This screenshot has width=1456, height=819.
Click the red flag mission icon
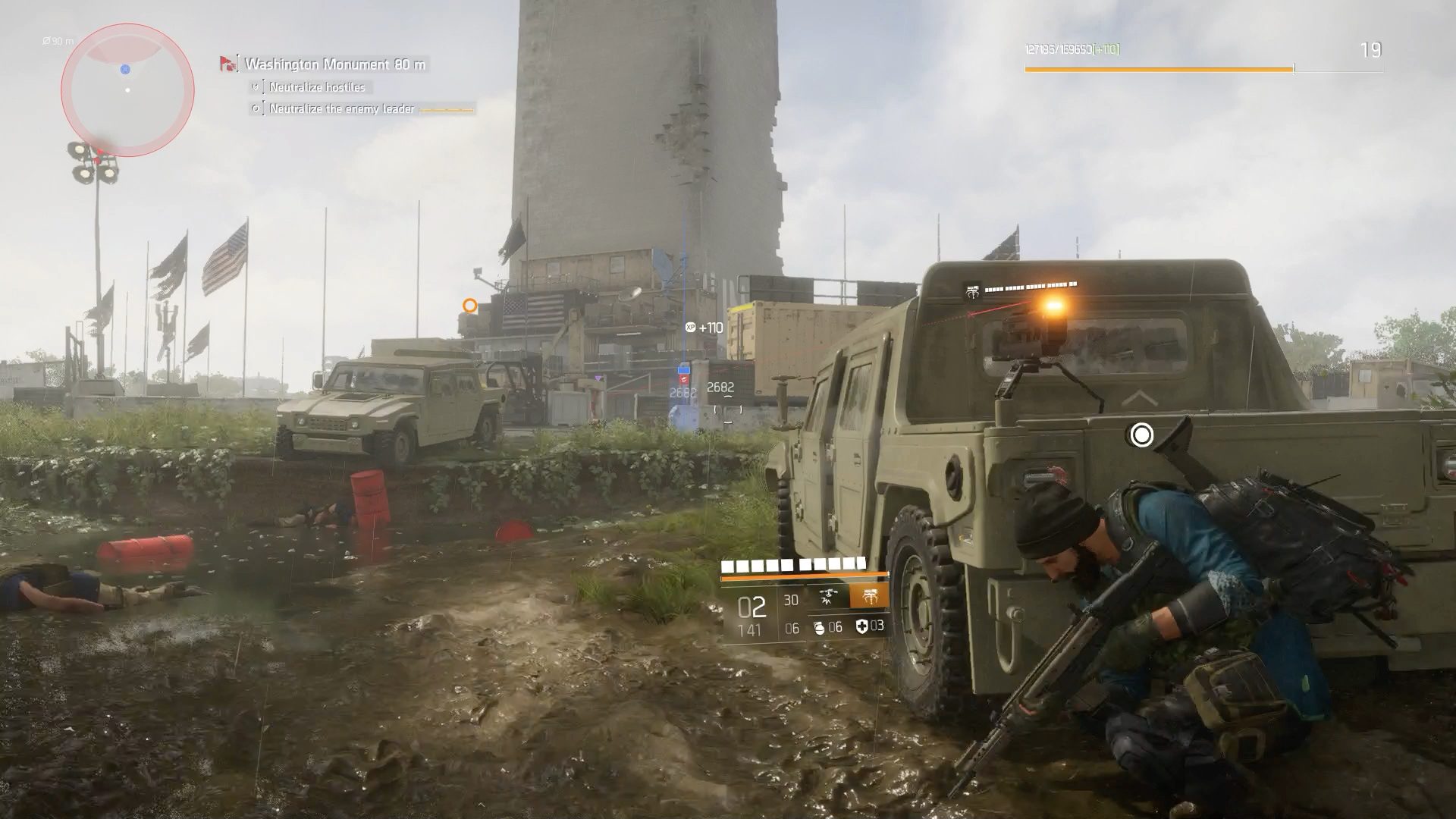[x=227, y=64]
